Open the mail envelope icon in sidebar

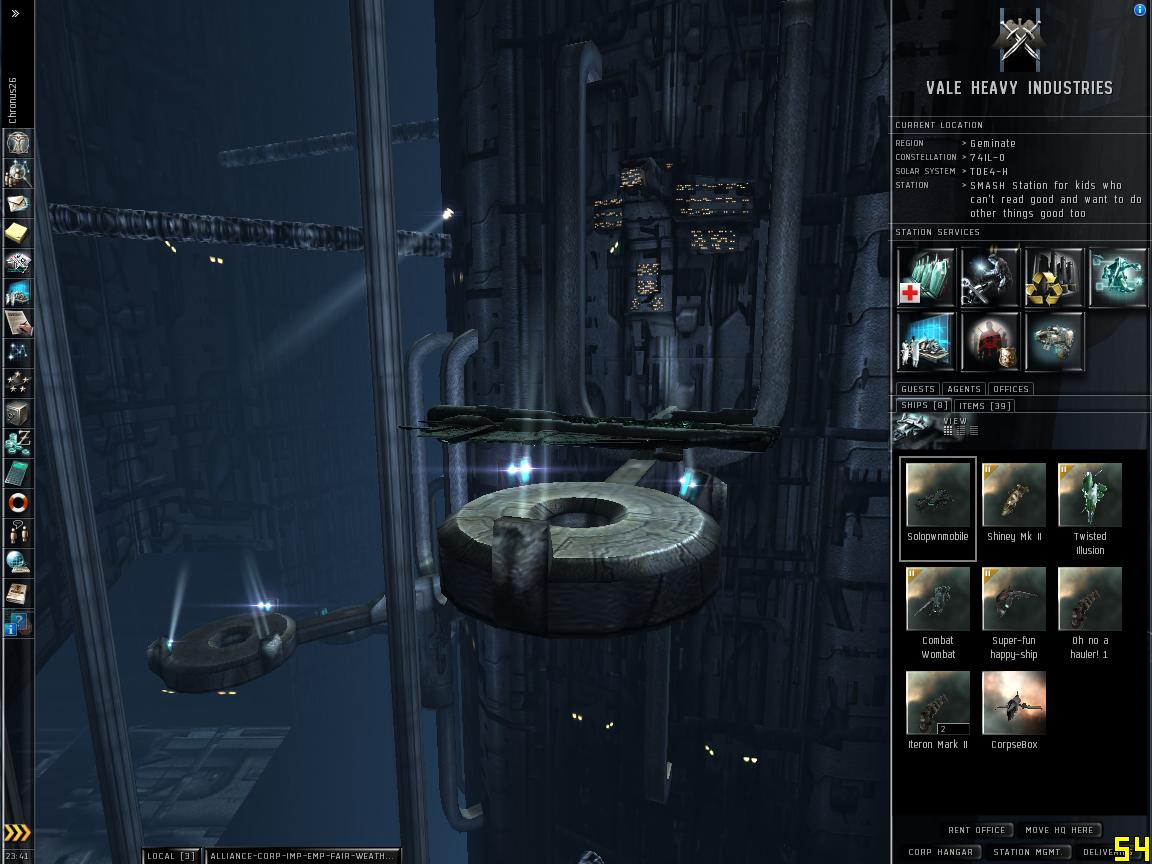coord(18,203)
